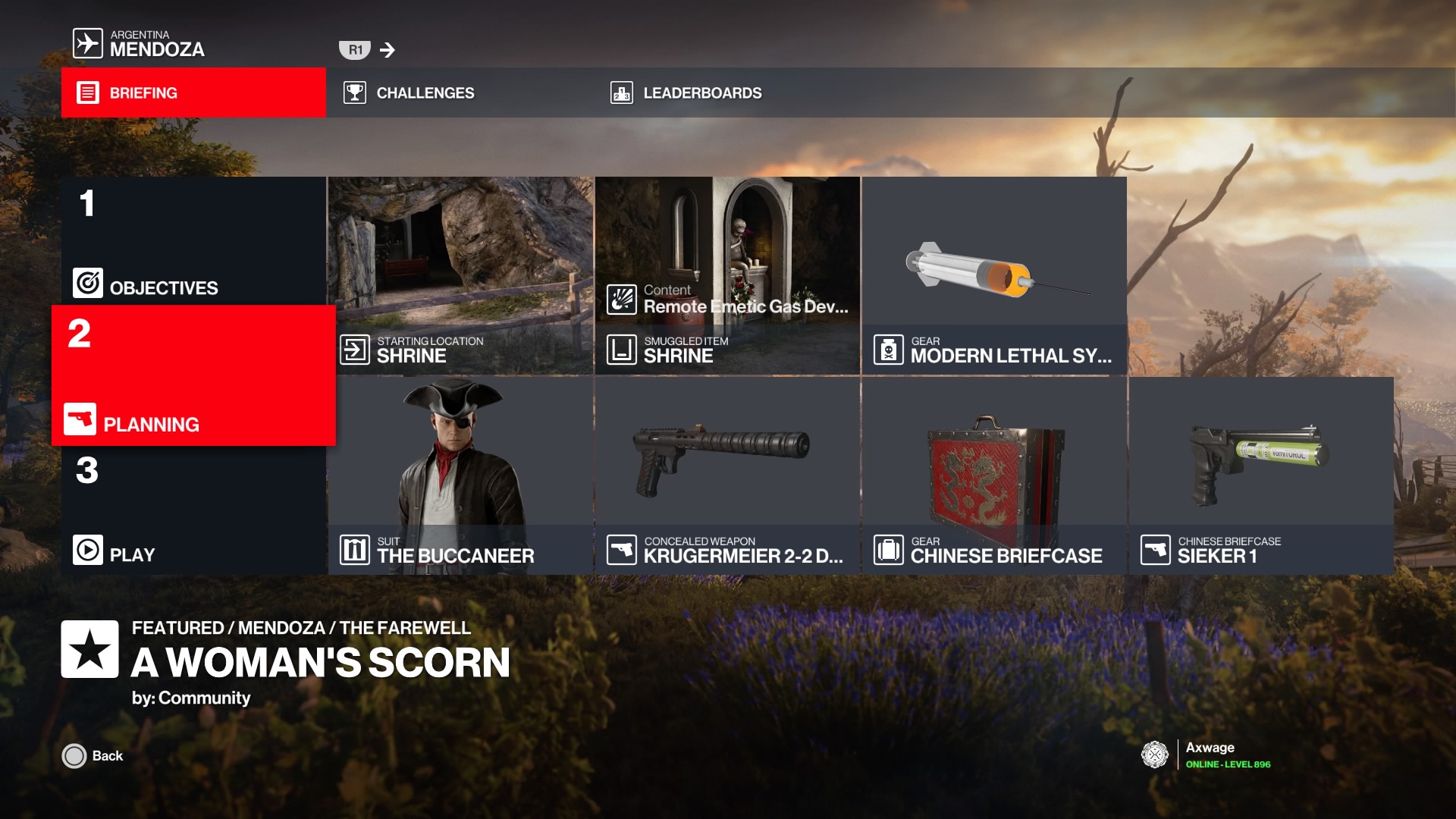The image size is (1456, 819).
Task: Choose the Planning step
Action: (x=193, y=375)
